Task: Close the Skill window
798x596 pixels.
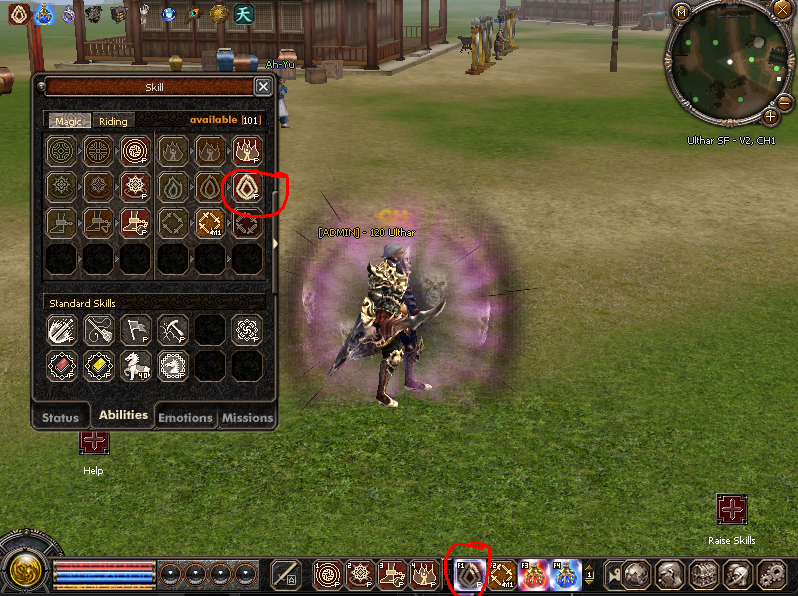Action: [x=263, y=87]
